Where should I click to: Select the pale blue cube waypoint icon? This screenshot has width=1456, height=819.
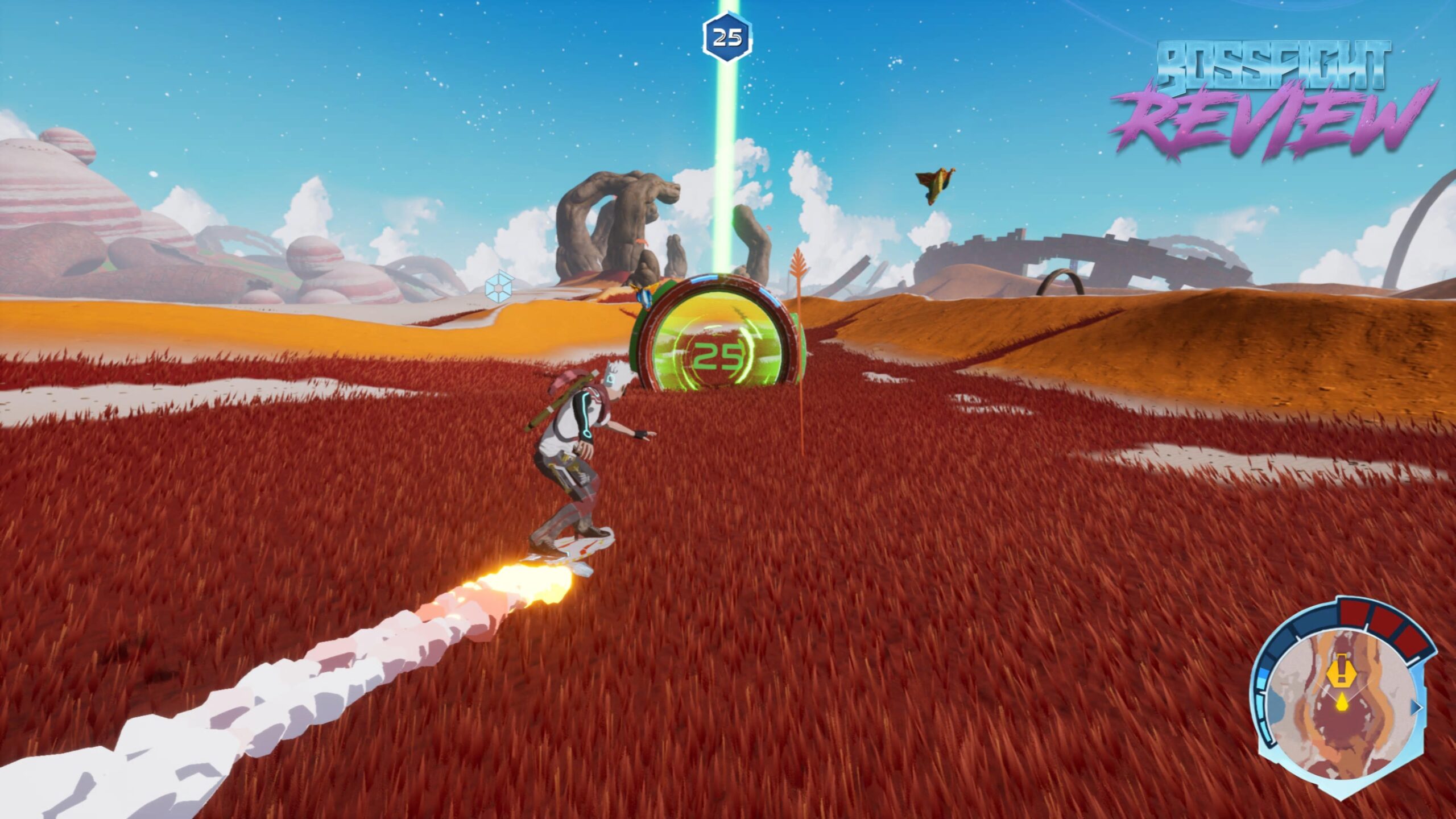point(500,286)
